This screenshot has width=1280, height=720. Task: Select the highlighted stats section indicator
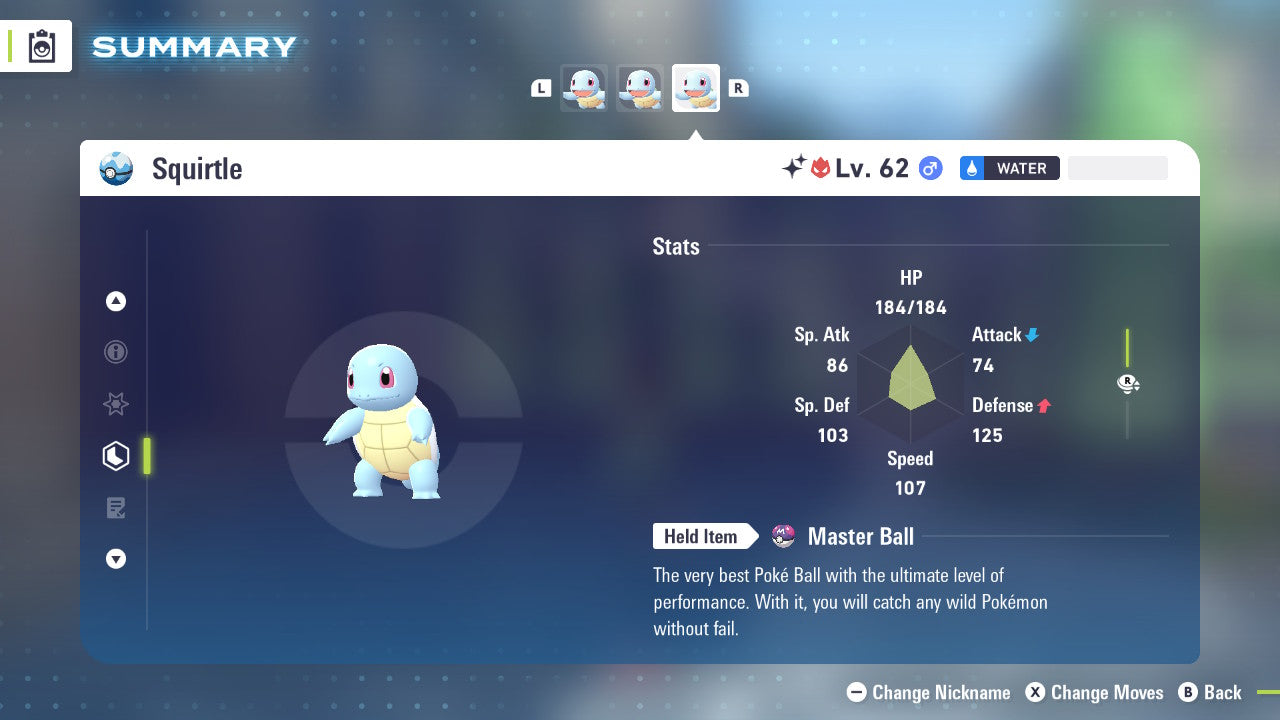click(x=148, y=456)
